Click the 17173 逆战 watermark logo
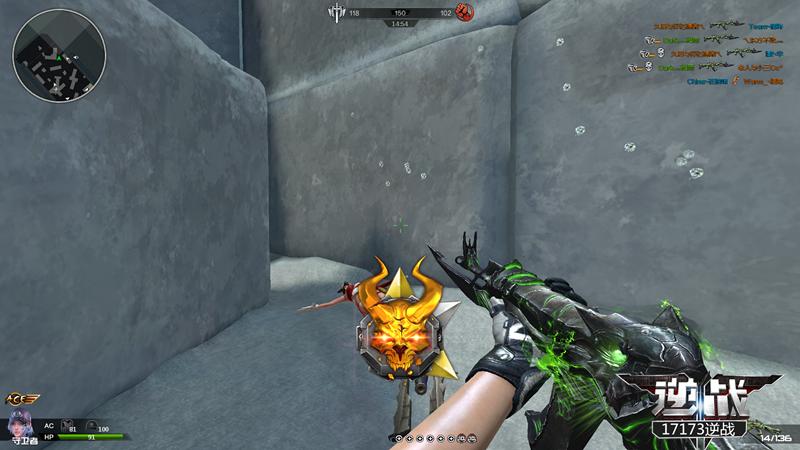The image size is (800, 450). pyautogui.click(x=700, y=407)
